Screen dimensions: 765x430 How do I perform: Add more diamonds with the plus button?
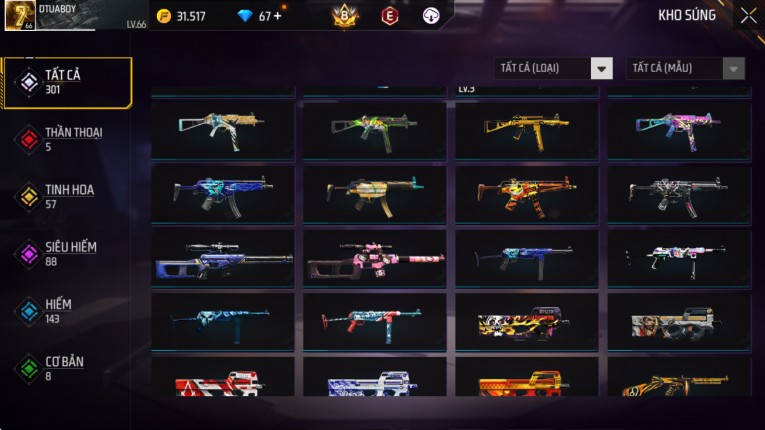coord(277,16)
